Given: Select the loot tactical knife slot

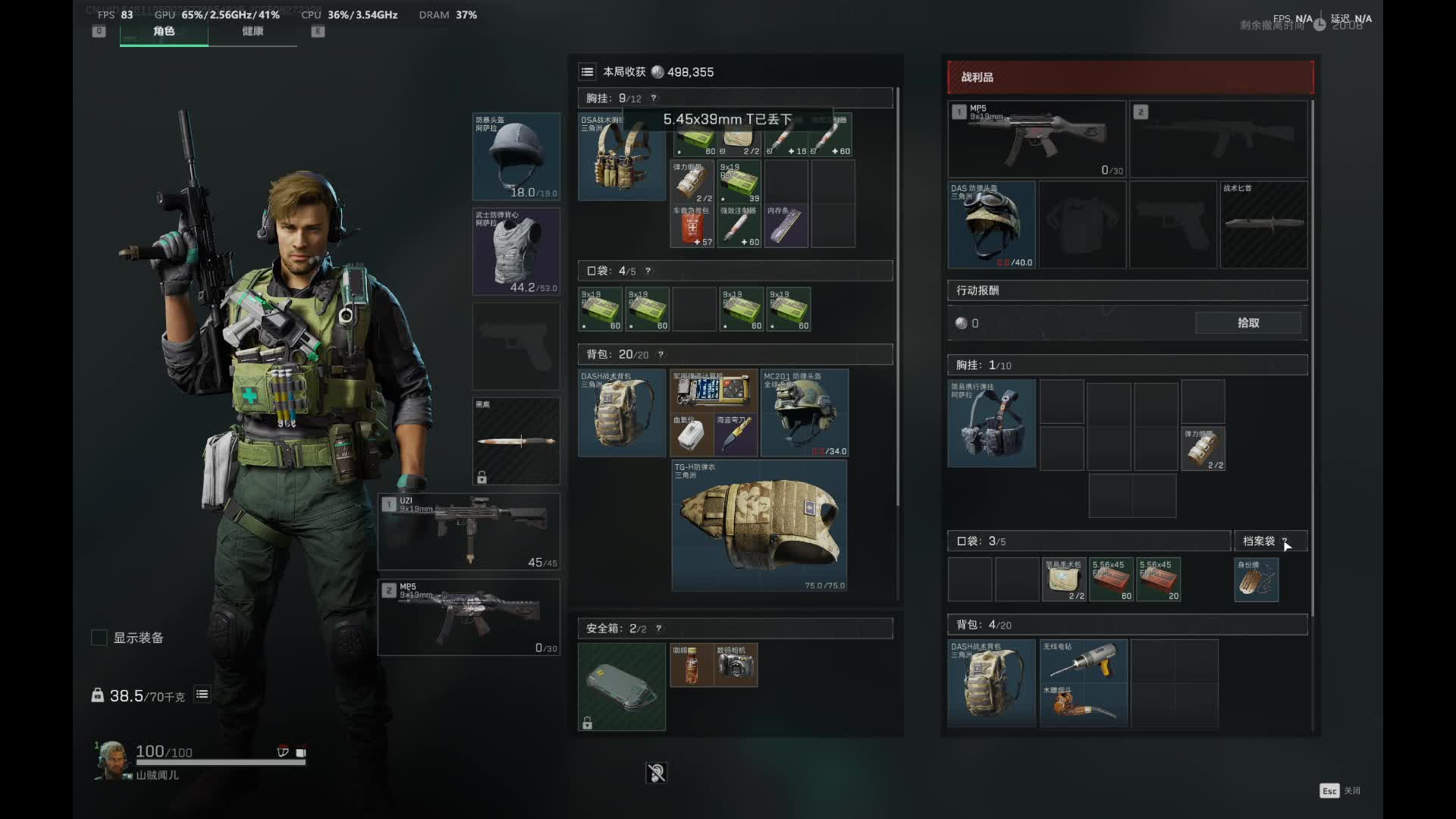Looking at the screenshot, I should (x=1263, y=224).
